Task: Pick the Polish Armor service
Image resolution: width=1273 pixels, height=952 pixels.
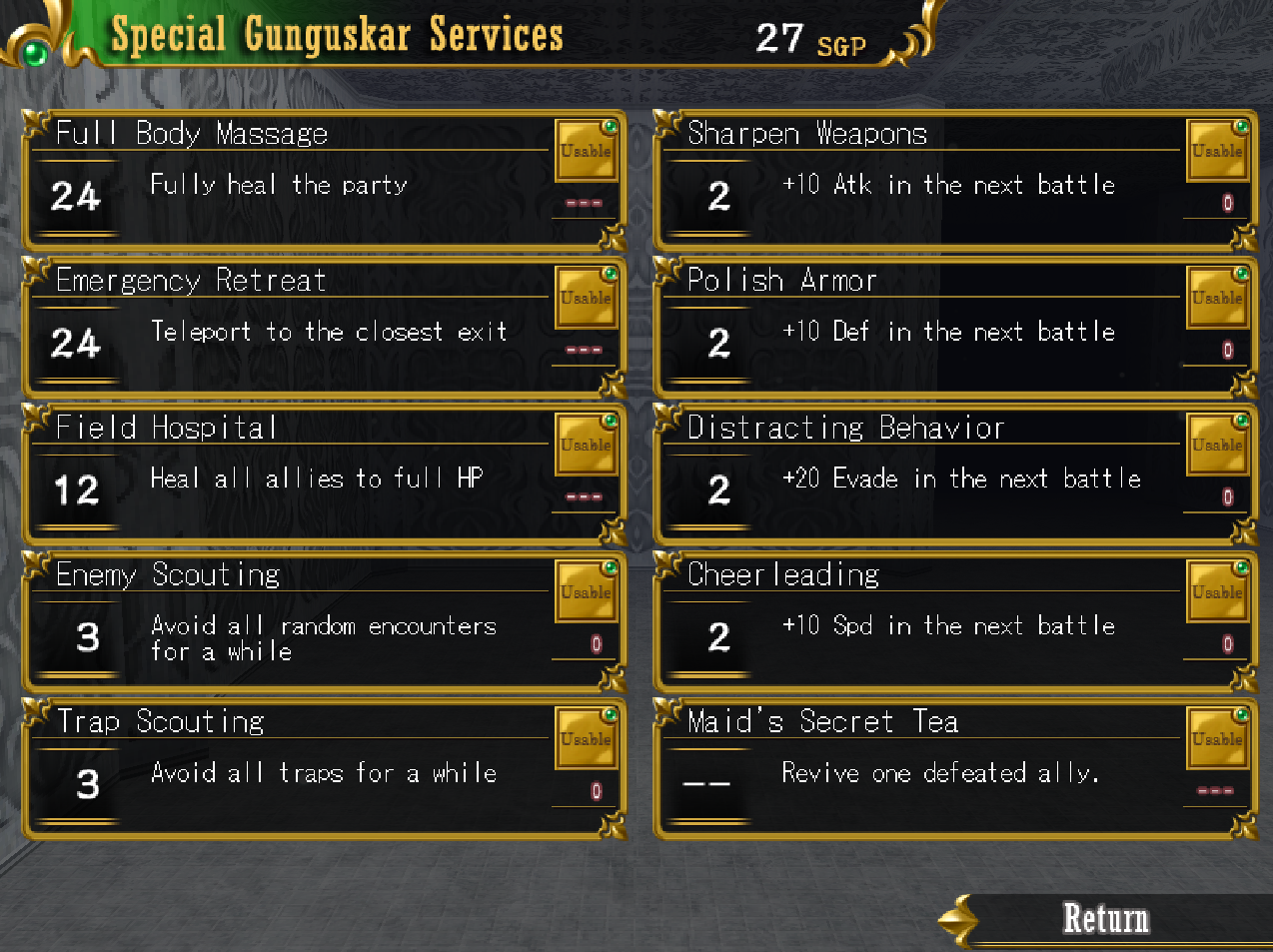Action: [x=919, y=328]
